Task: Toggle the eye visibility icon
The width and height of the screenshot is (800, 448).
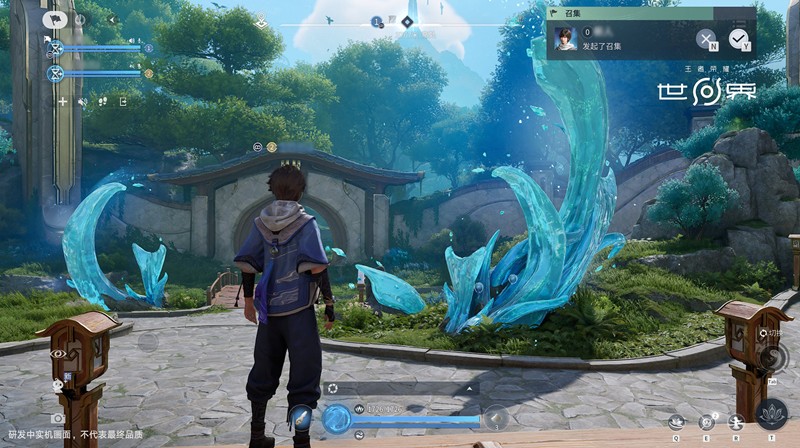Action: [x=57, y=354]
